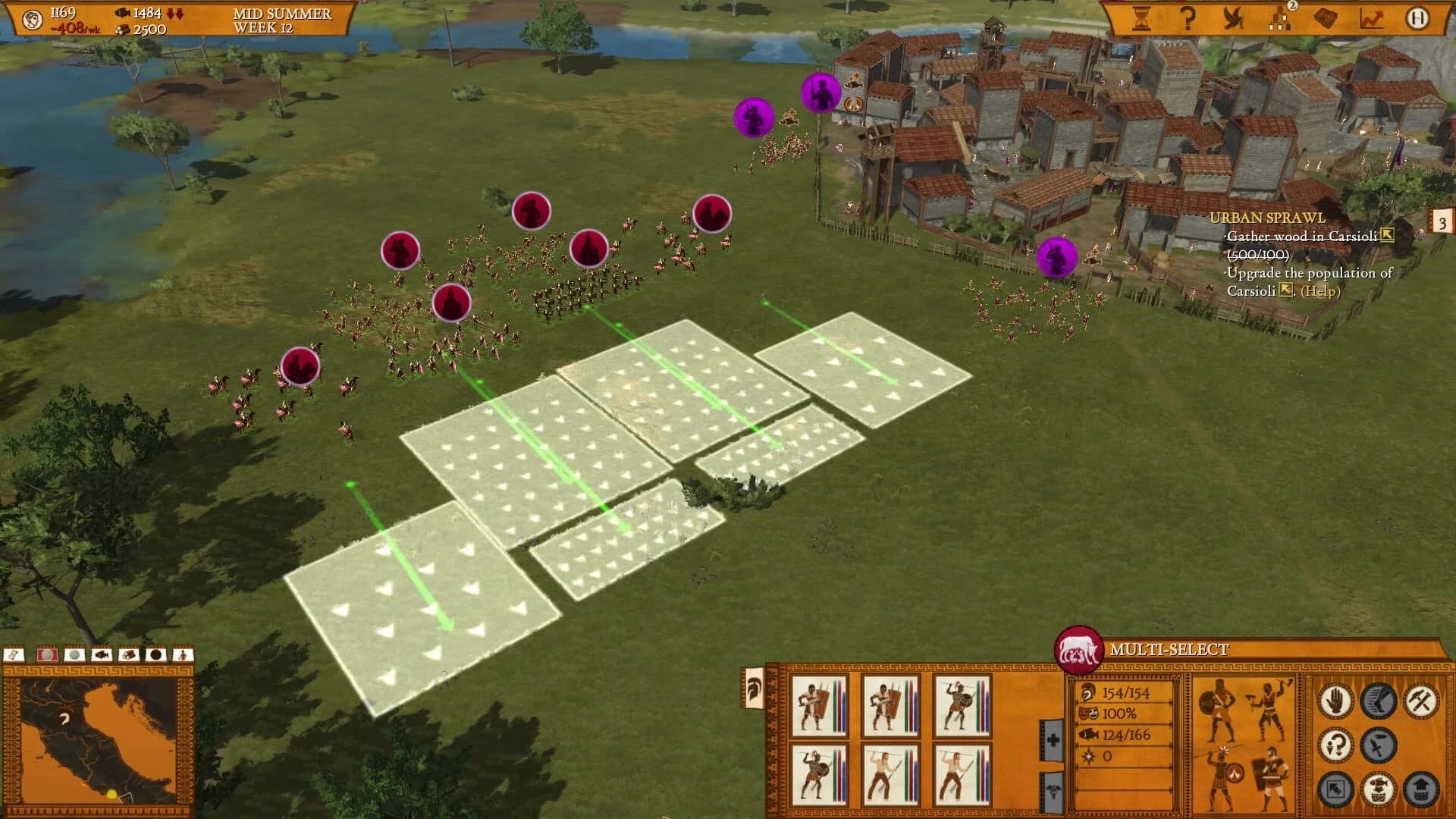The image size is (1456, 819).
Task: Click the MULTI-SELECT panel header
Action: pyautogui.click(x=1168, y=649)
